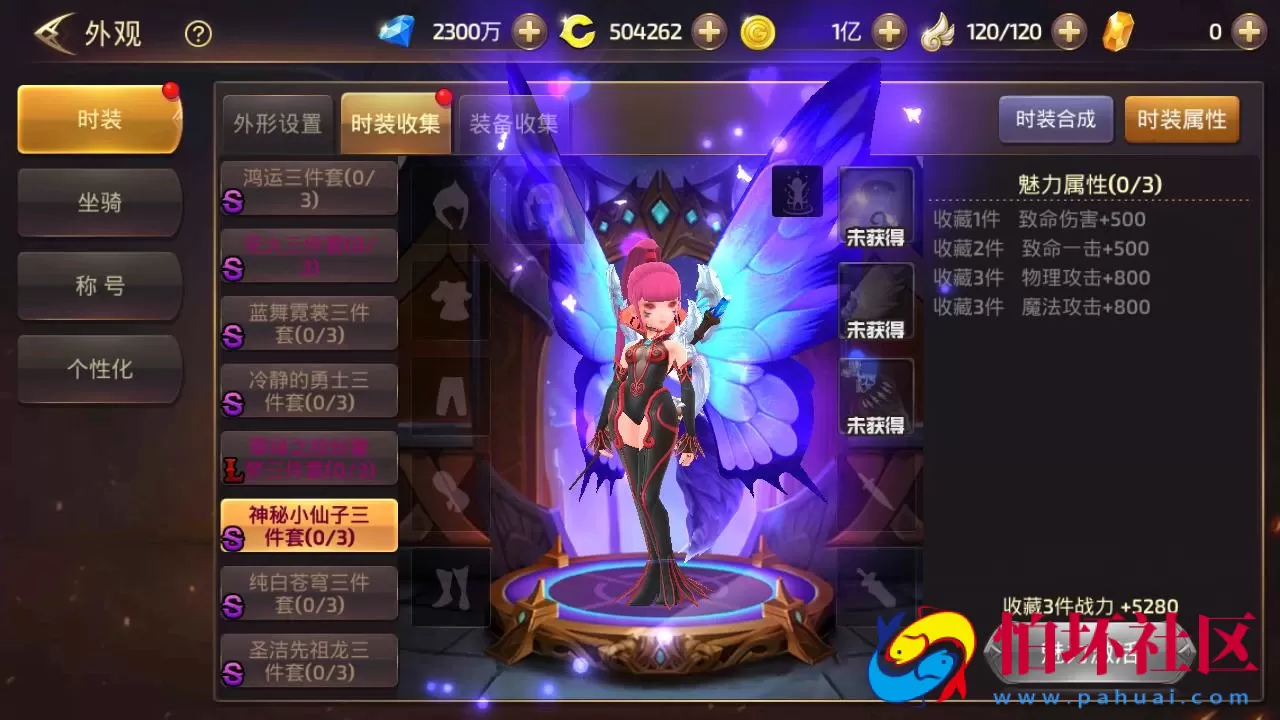Click the plus button beside the gold amount

coord(890,31)
